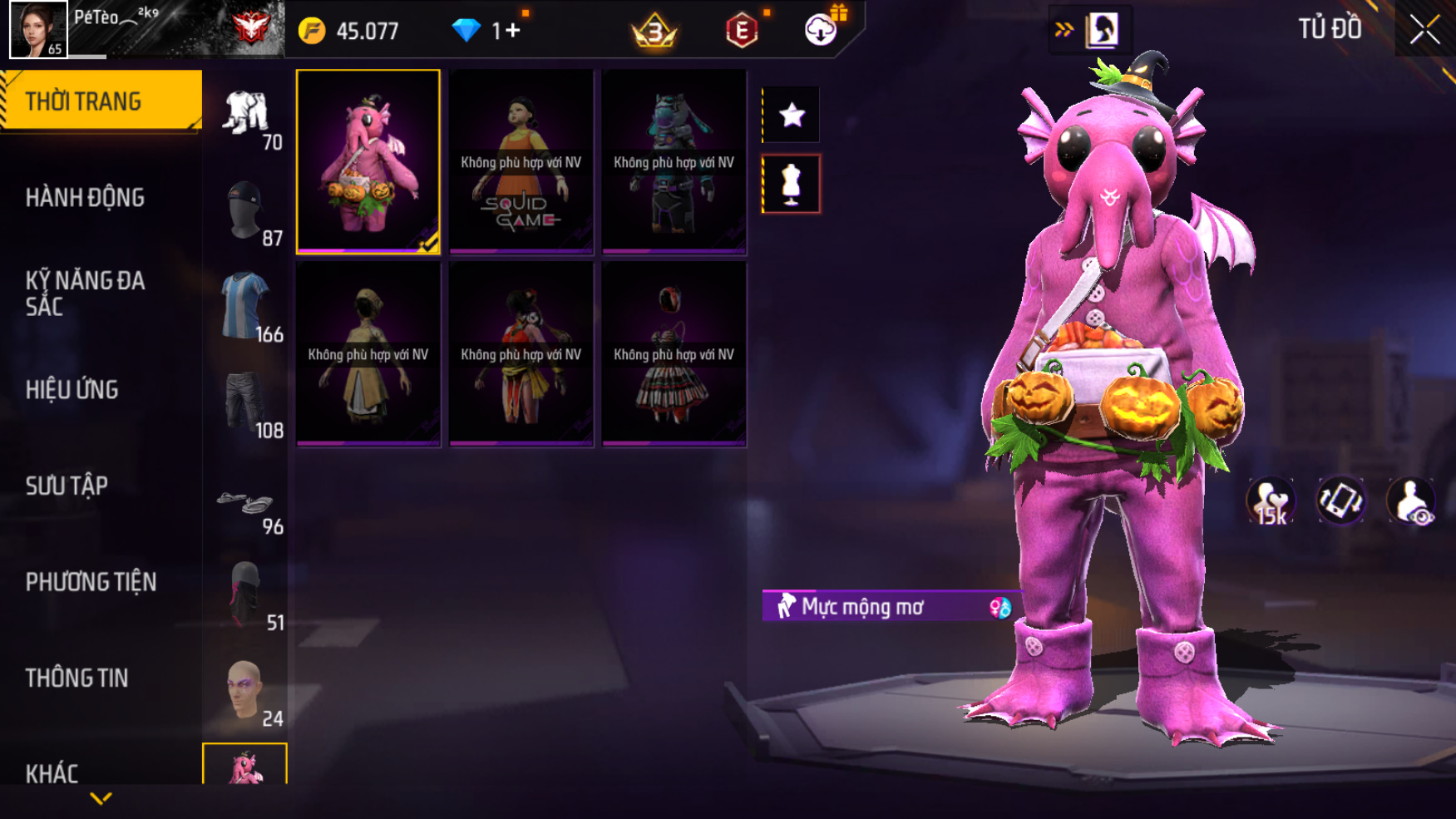The width and height of the screenshot is (1456, 819).
Task: Open the Khác category
Action: pyautogui.click(x=52, y=773)
